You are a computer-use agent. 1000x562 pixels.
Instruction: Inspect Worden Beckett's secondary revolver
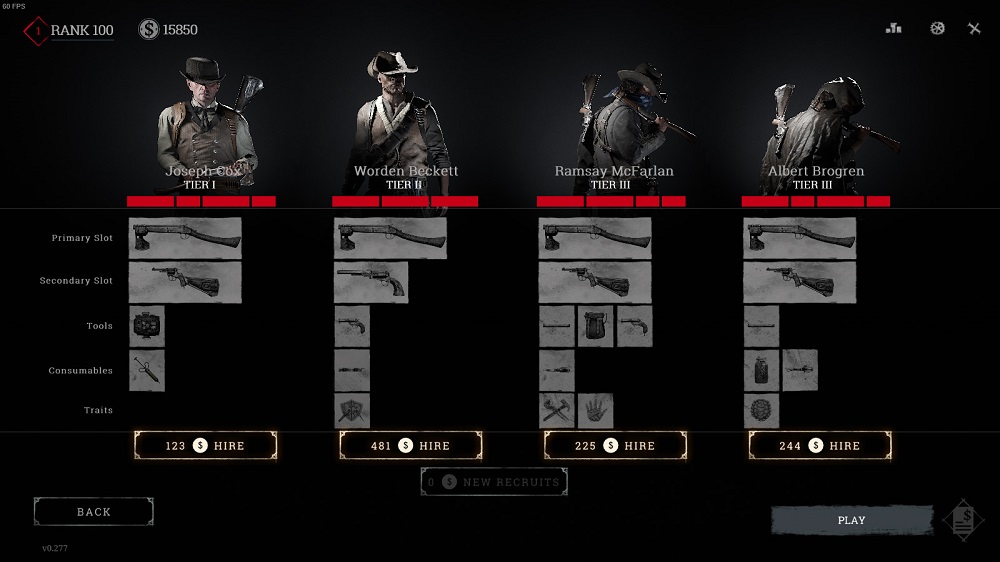371,282
